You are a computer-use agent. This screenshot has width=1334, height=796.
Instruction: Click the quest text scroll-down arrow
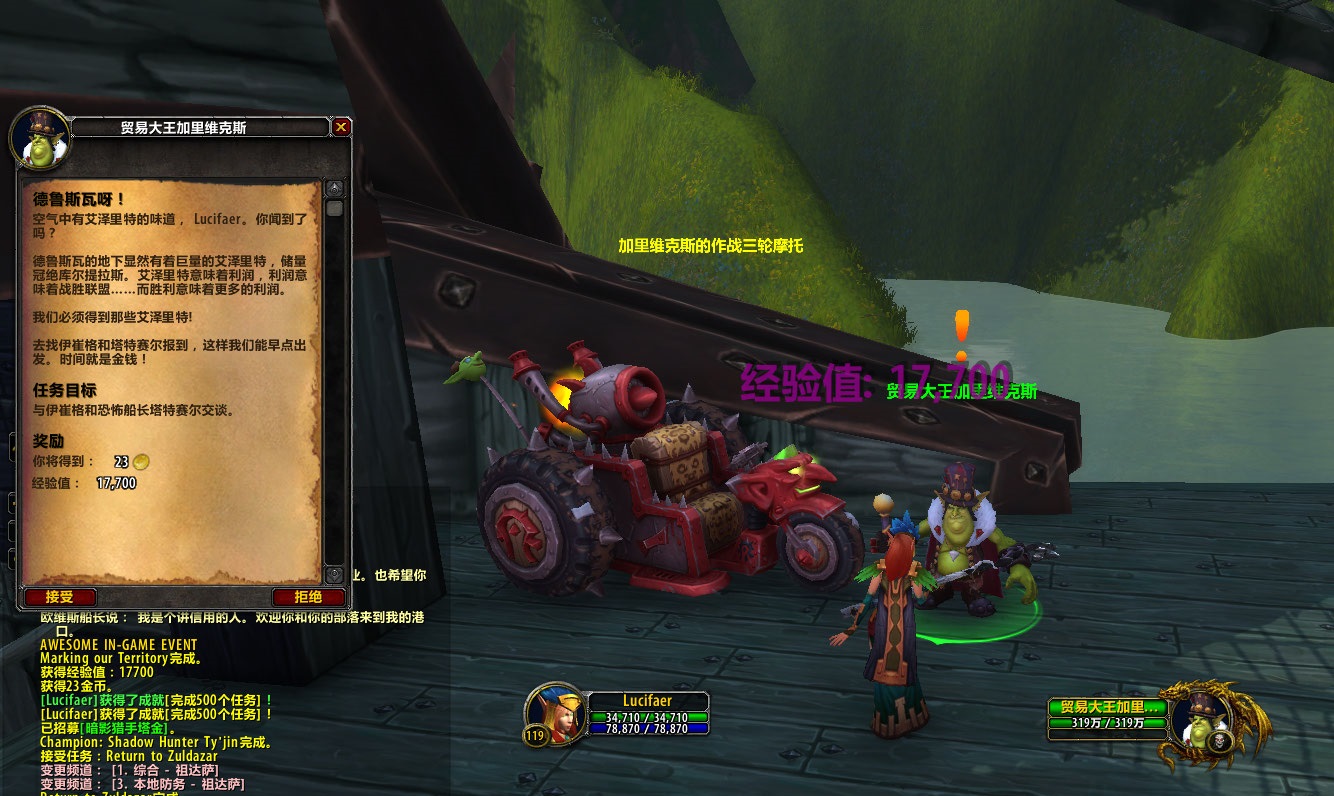334,575
